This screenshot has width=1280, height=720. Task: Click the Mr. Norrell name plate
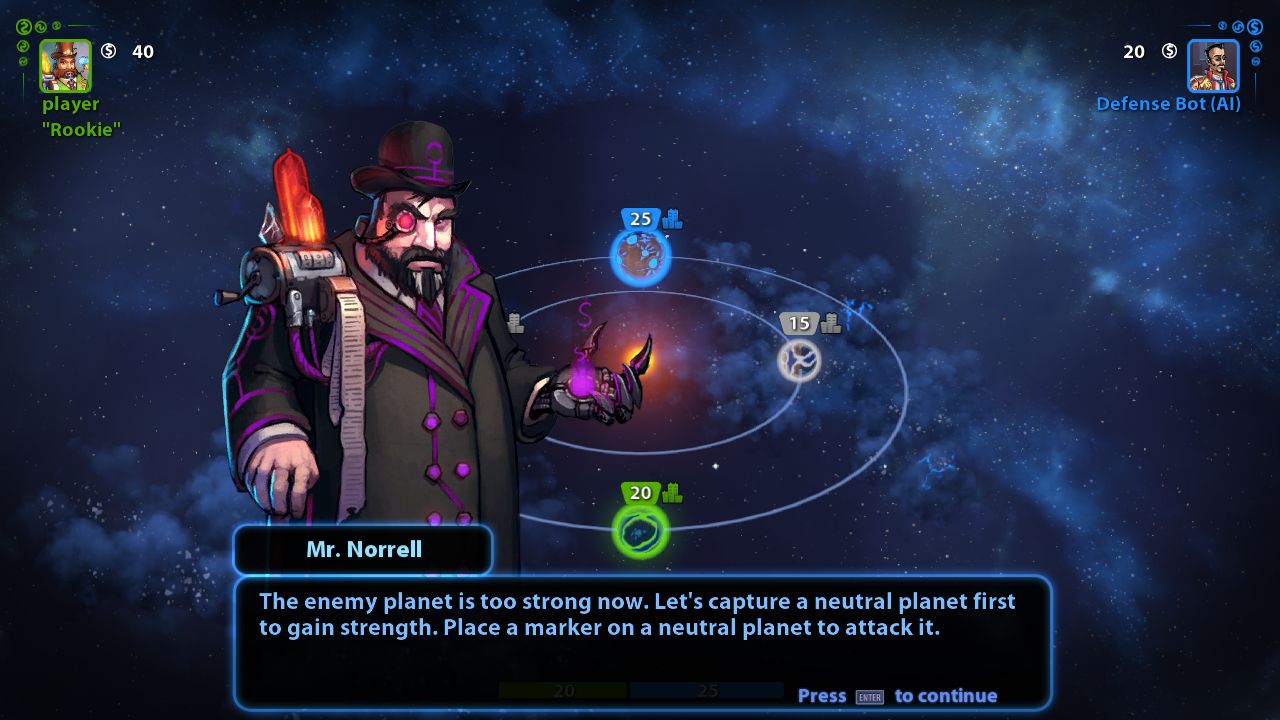pos(363,549)
